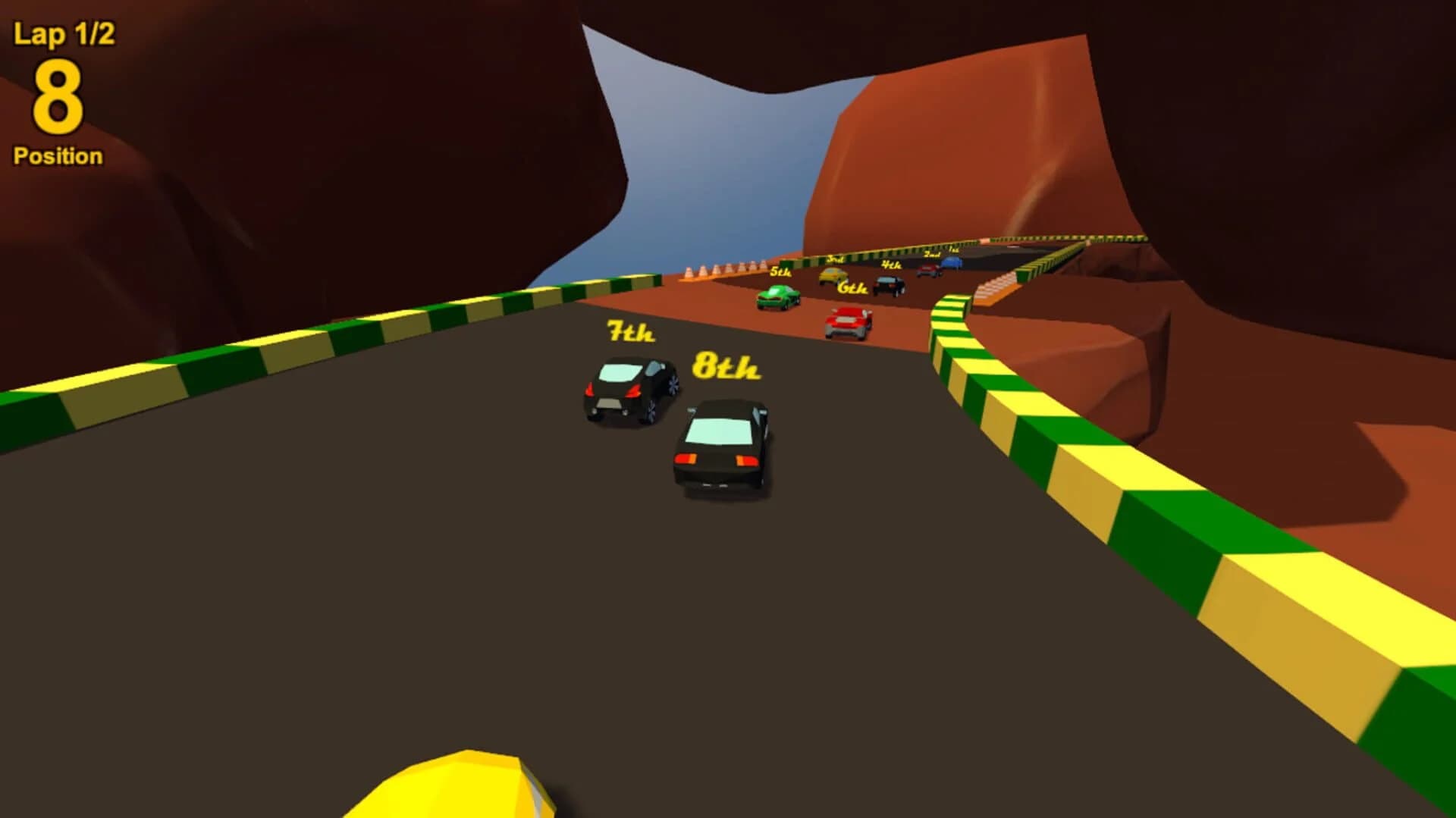This screenshot has height=818, width=1456.
Task: Click the 4th position marker text
Action: (x=891, y=265)
